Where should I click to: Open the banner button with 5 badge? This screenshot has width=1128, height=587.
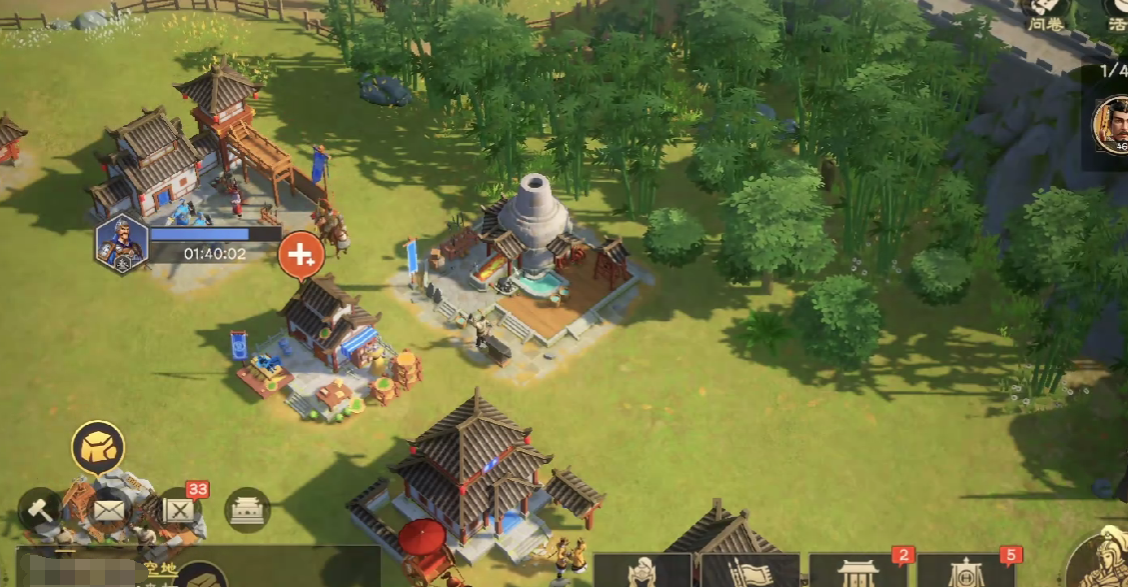(x=966, y=571)
